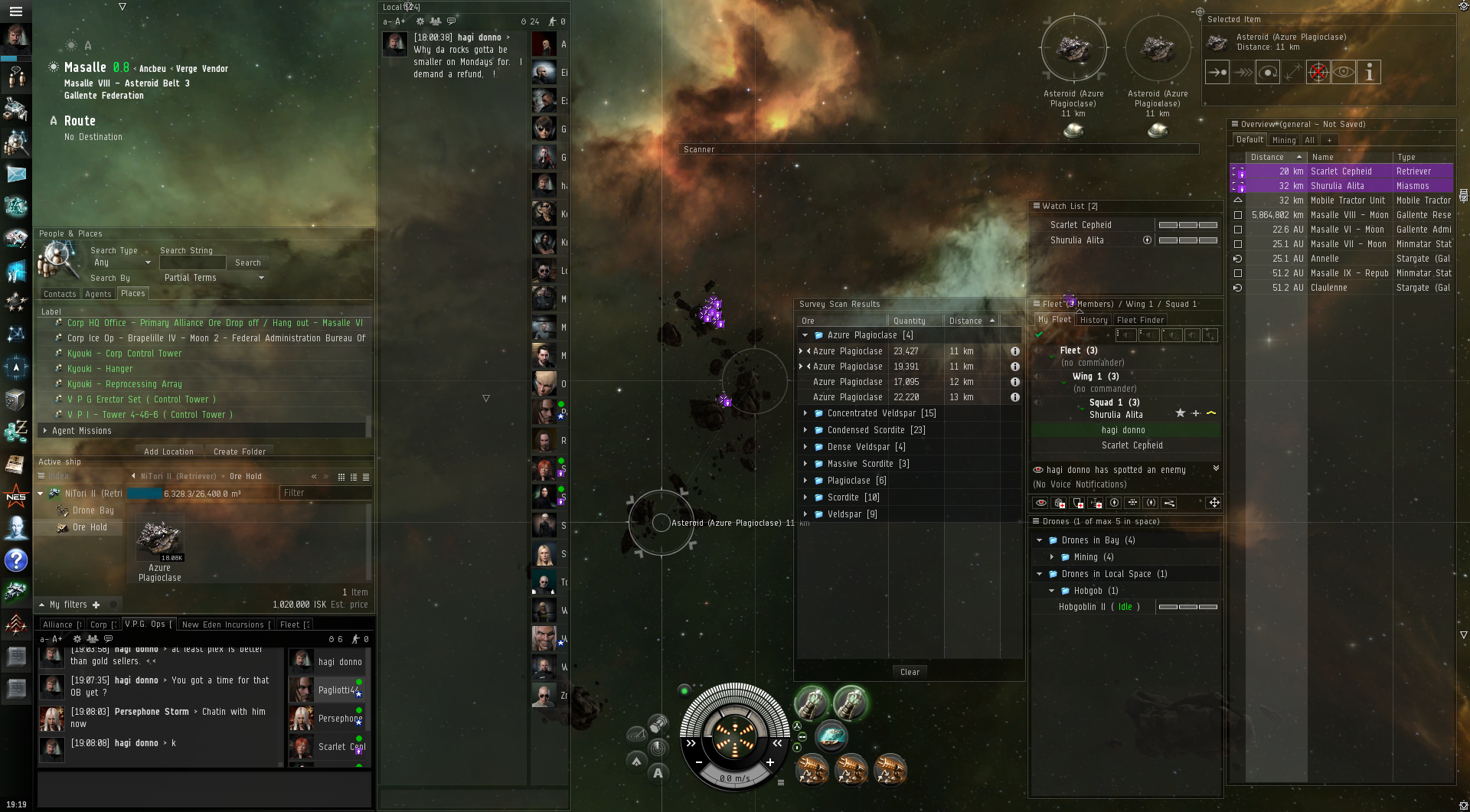The image size is (1470, 812).
Task: Click the Search button in People & Places
Action: point(247,263)
